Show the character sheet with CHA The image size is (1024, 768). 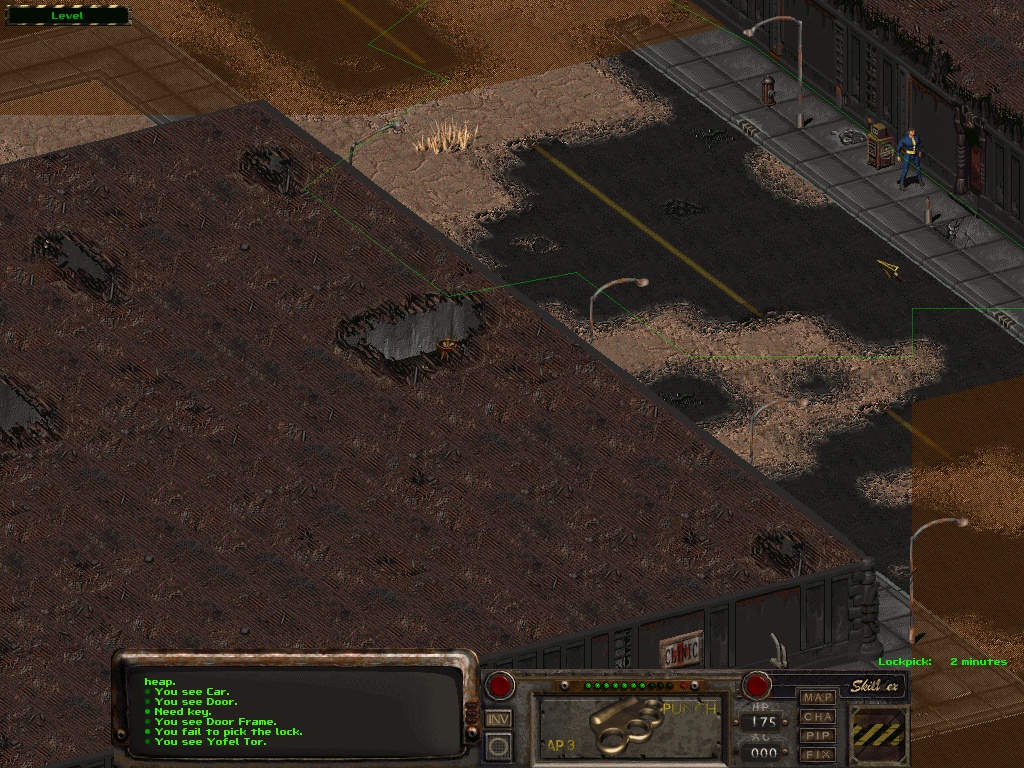[818, 716]
